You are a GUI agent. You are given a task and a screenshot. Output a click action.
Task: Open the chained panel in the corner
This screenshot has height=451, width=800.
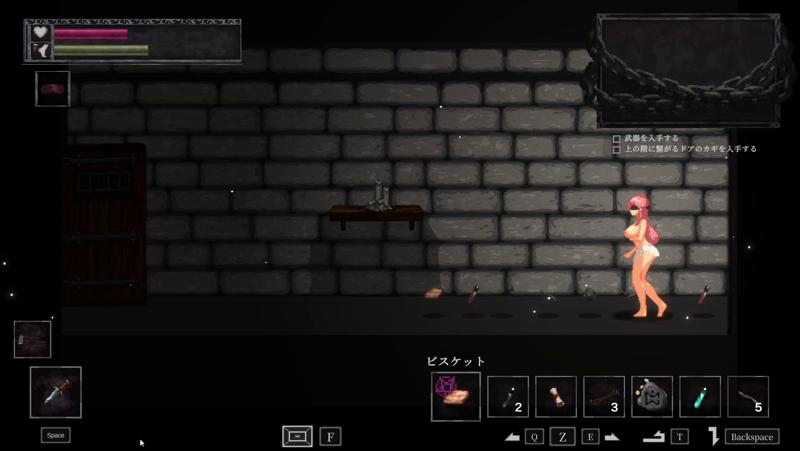(x=688, y=70)
